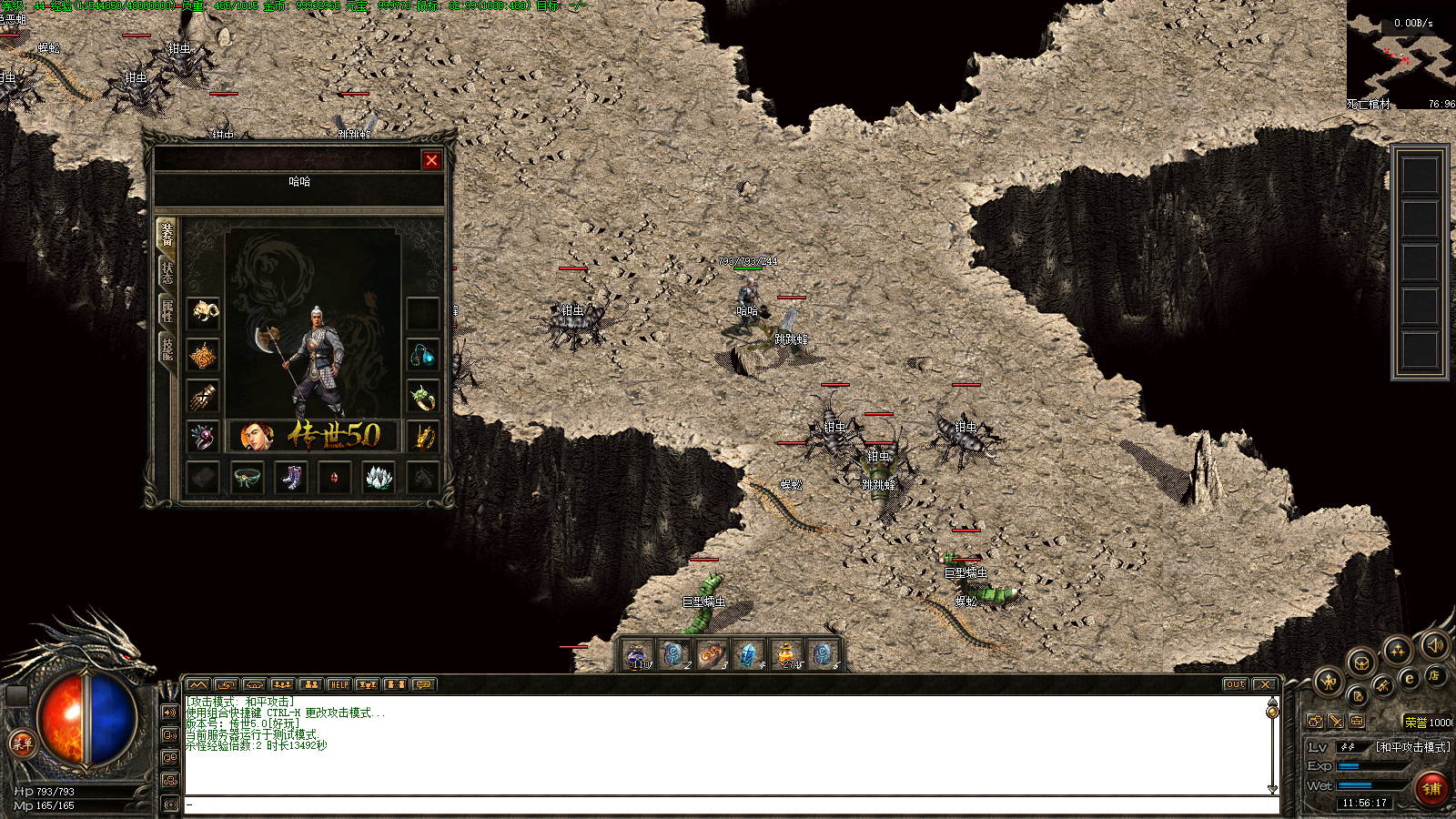Switch to the 状态 status tab
Image resolution: width=1456 pixels, height=819 pixels.
pos(167,271)
